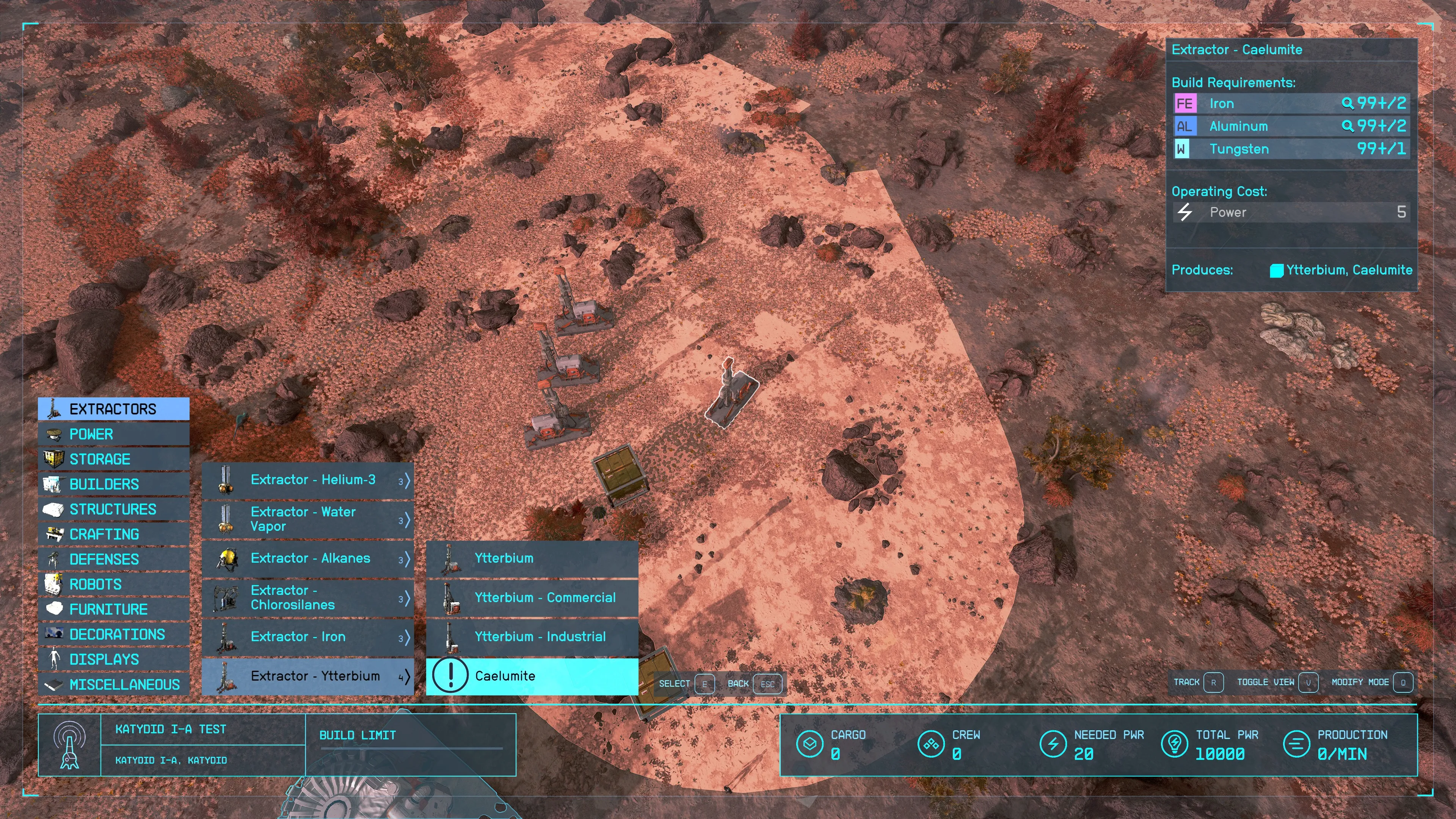Choose Extractor - Iron
This screenshot has height=819, width=1456.
pyautogui.click(x=308, y=637)
